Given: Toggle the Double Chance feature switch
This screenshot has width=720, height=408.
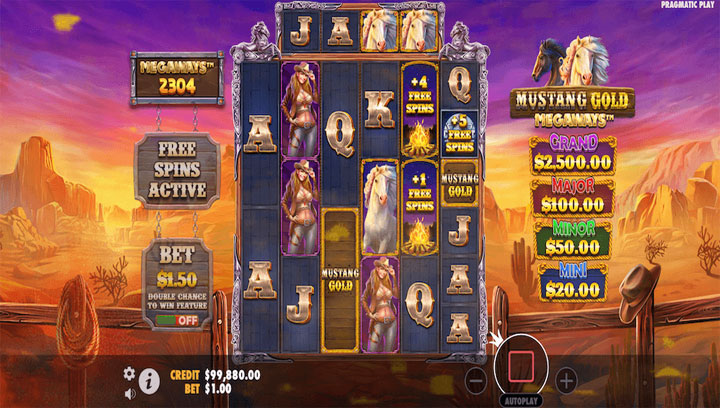Looking at the screenshot, I should tap(176, 320).
